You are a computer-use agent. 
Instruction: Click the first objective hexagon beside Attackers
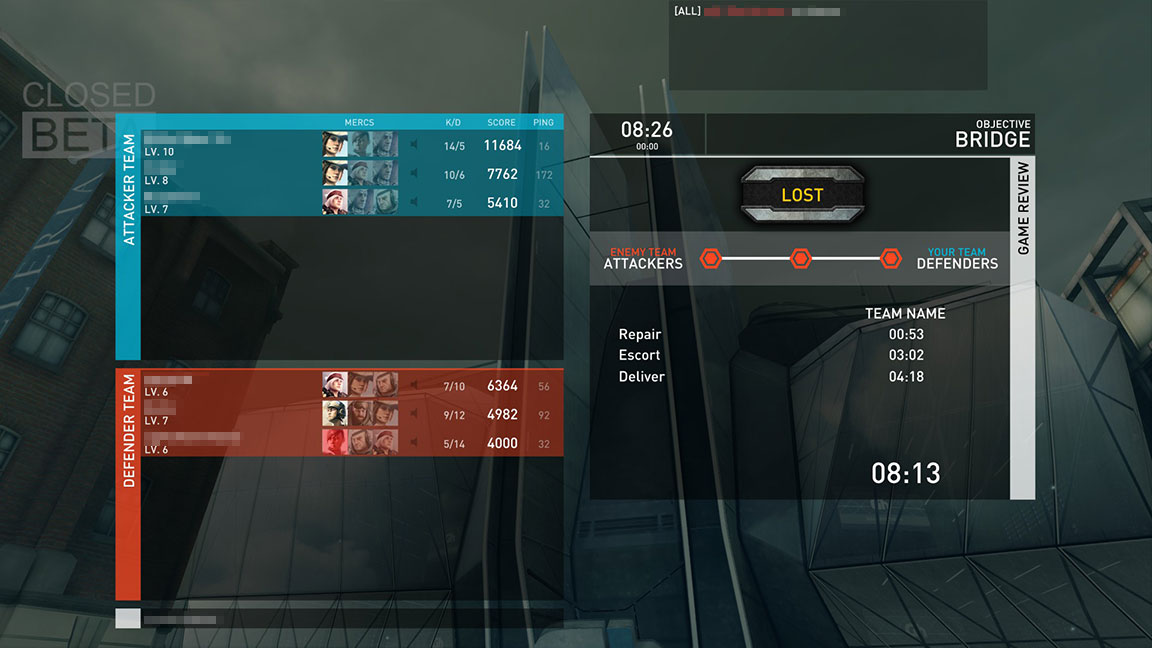coord(710,259)
